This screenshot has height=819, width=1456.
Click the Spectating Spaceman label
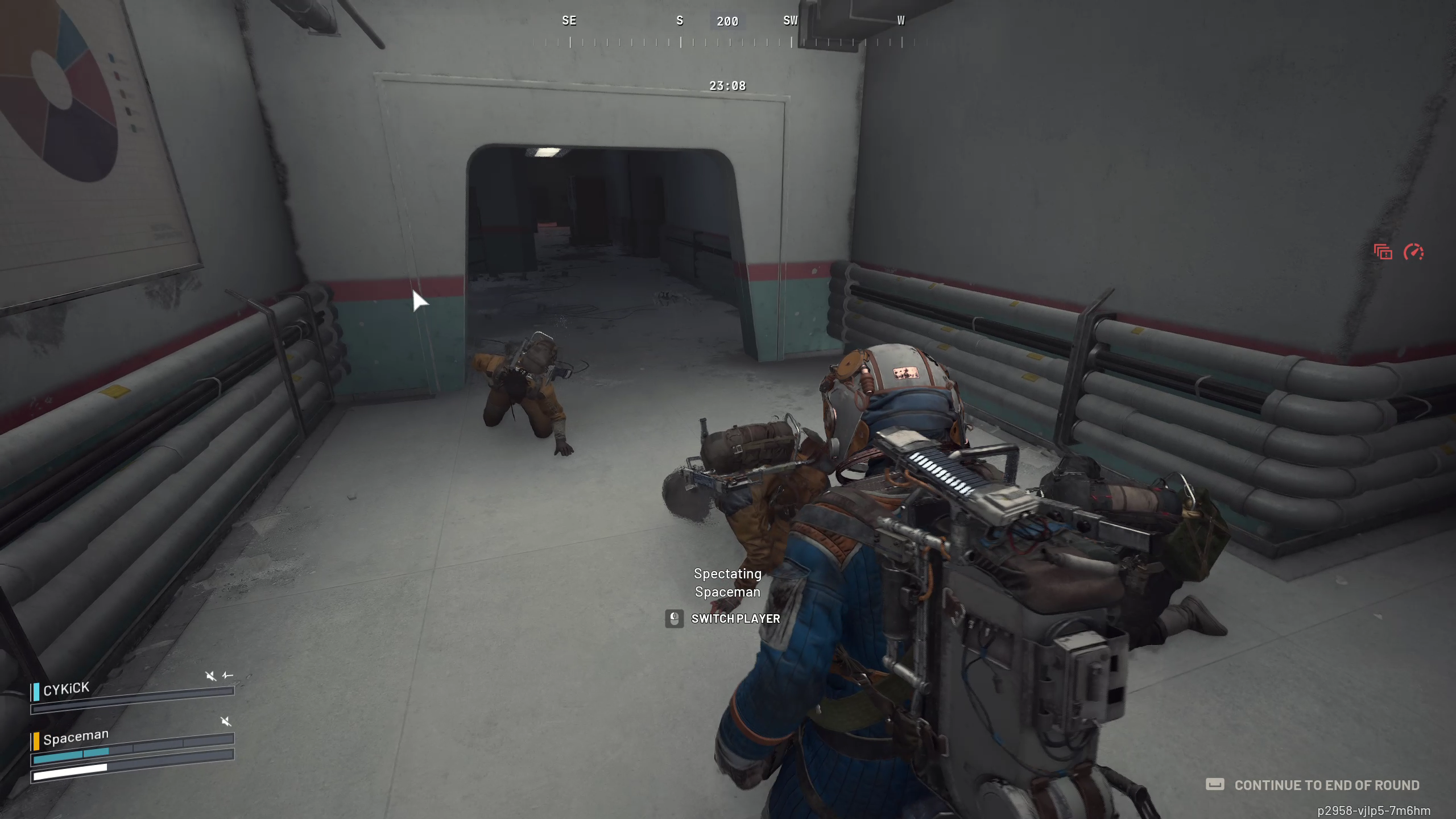pyautogui.click(x=728, y=583)
